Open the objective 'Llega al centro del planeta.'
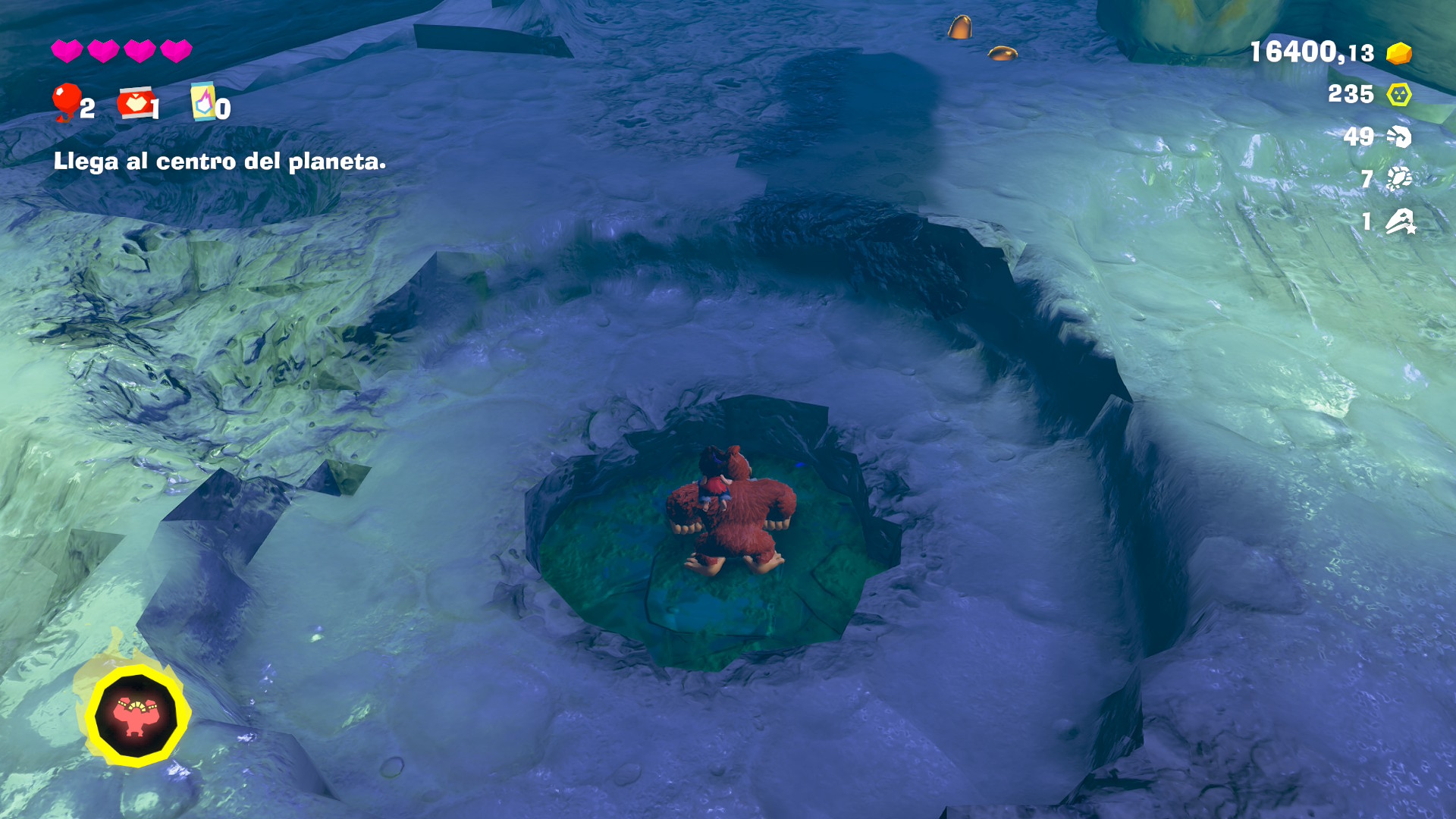The image size is (1456, 819). 219,162
